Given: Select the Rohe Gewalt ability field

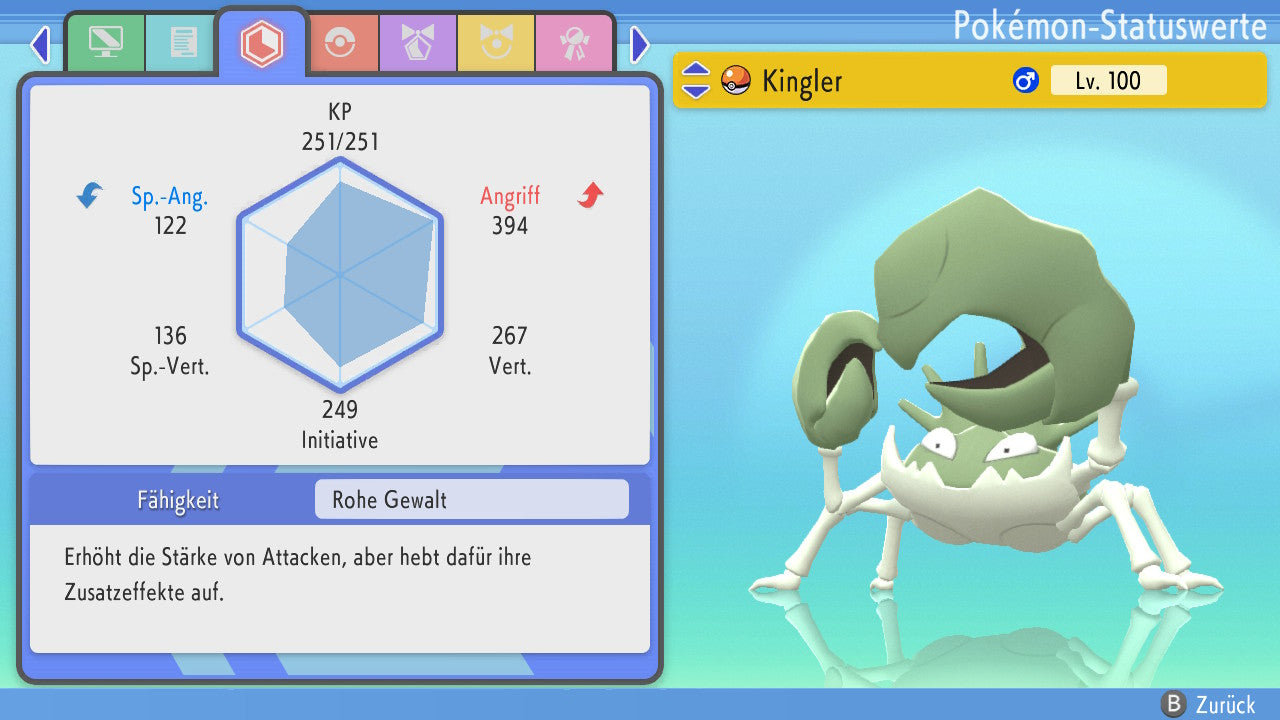Looking at the screenshot, I should (471, 500).
